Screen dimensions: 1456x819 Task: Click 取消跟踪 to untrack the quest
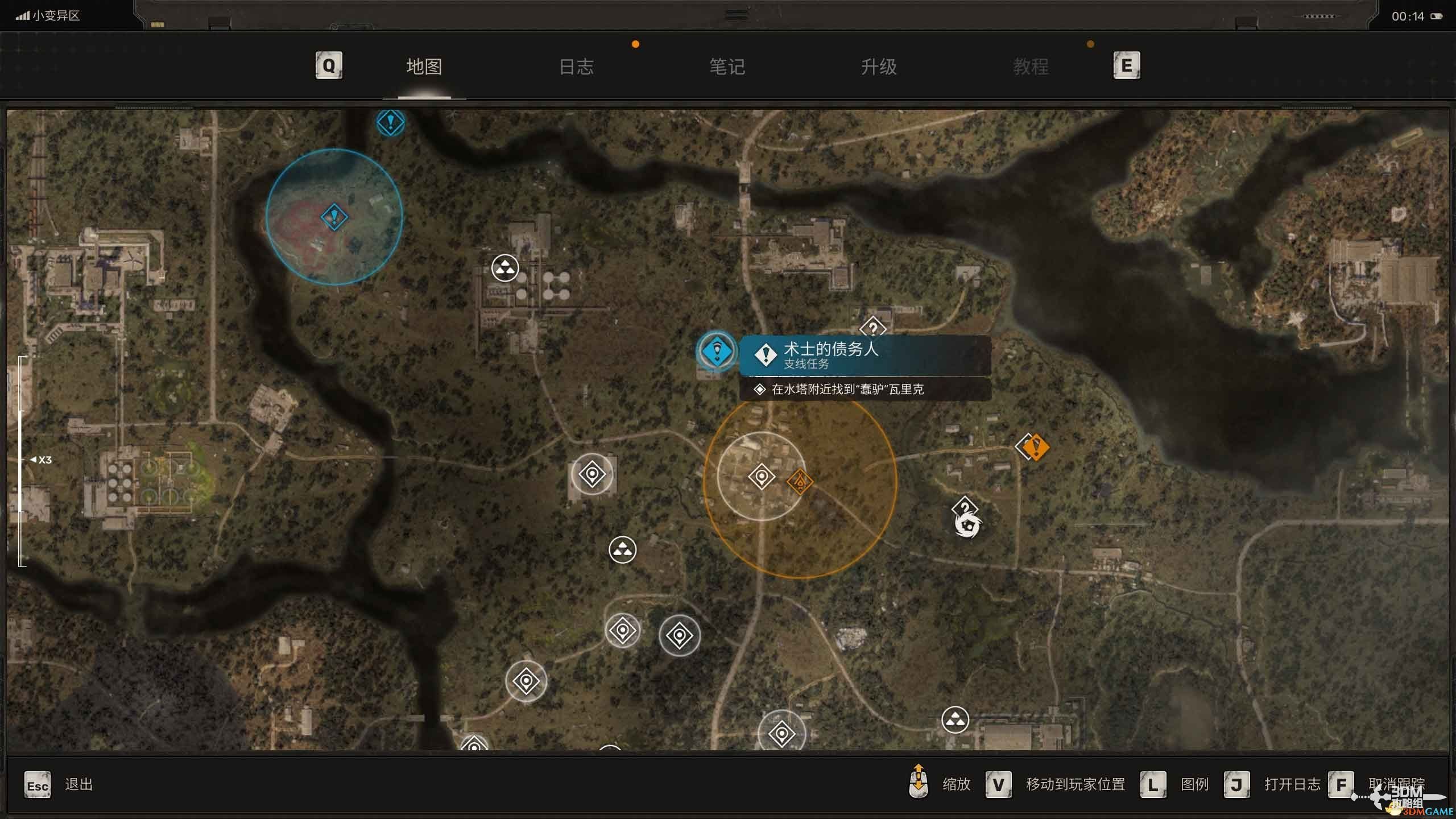[1396, 784]
